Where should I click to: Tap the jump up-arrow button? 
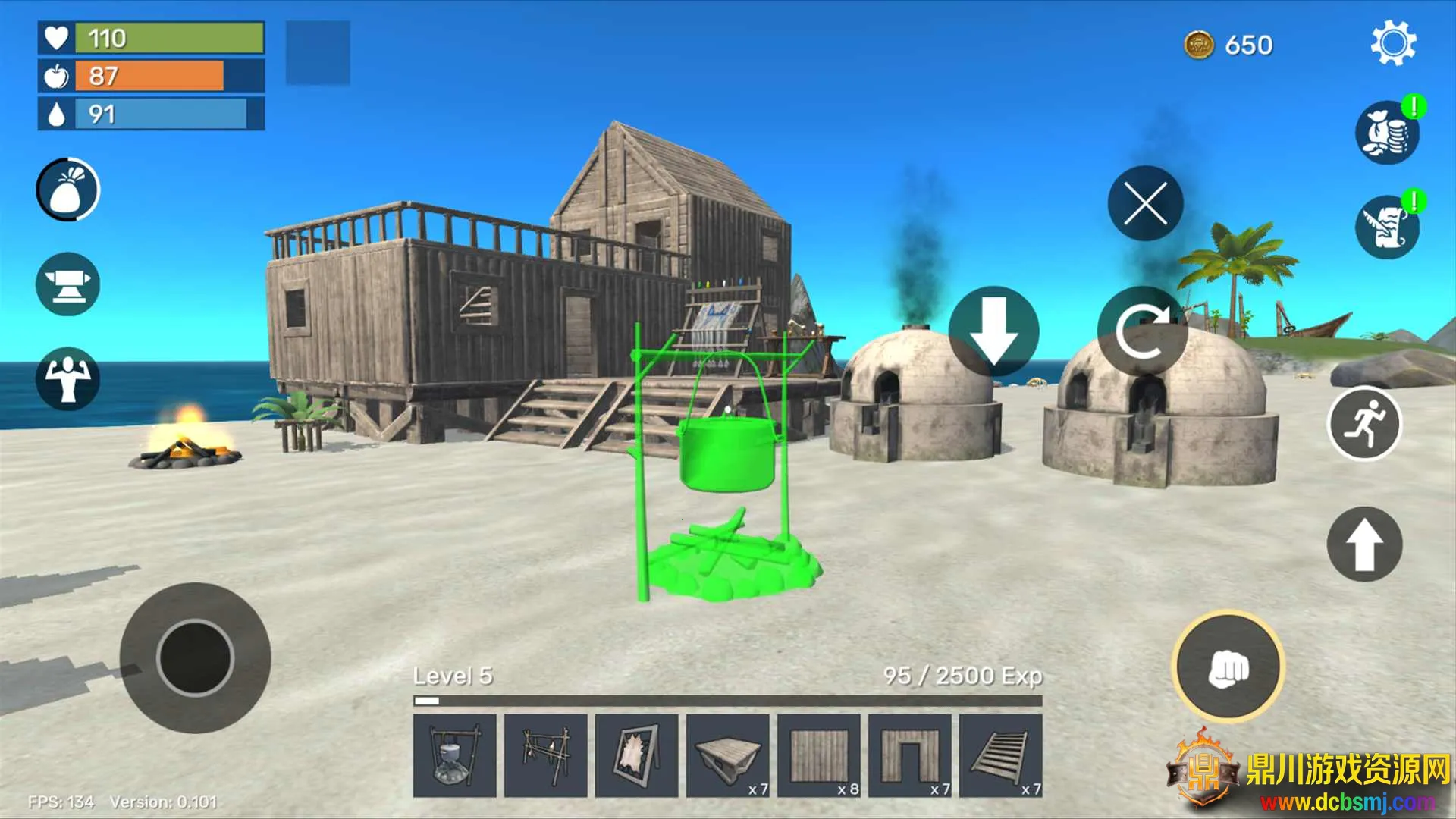coord(1364,544)
